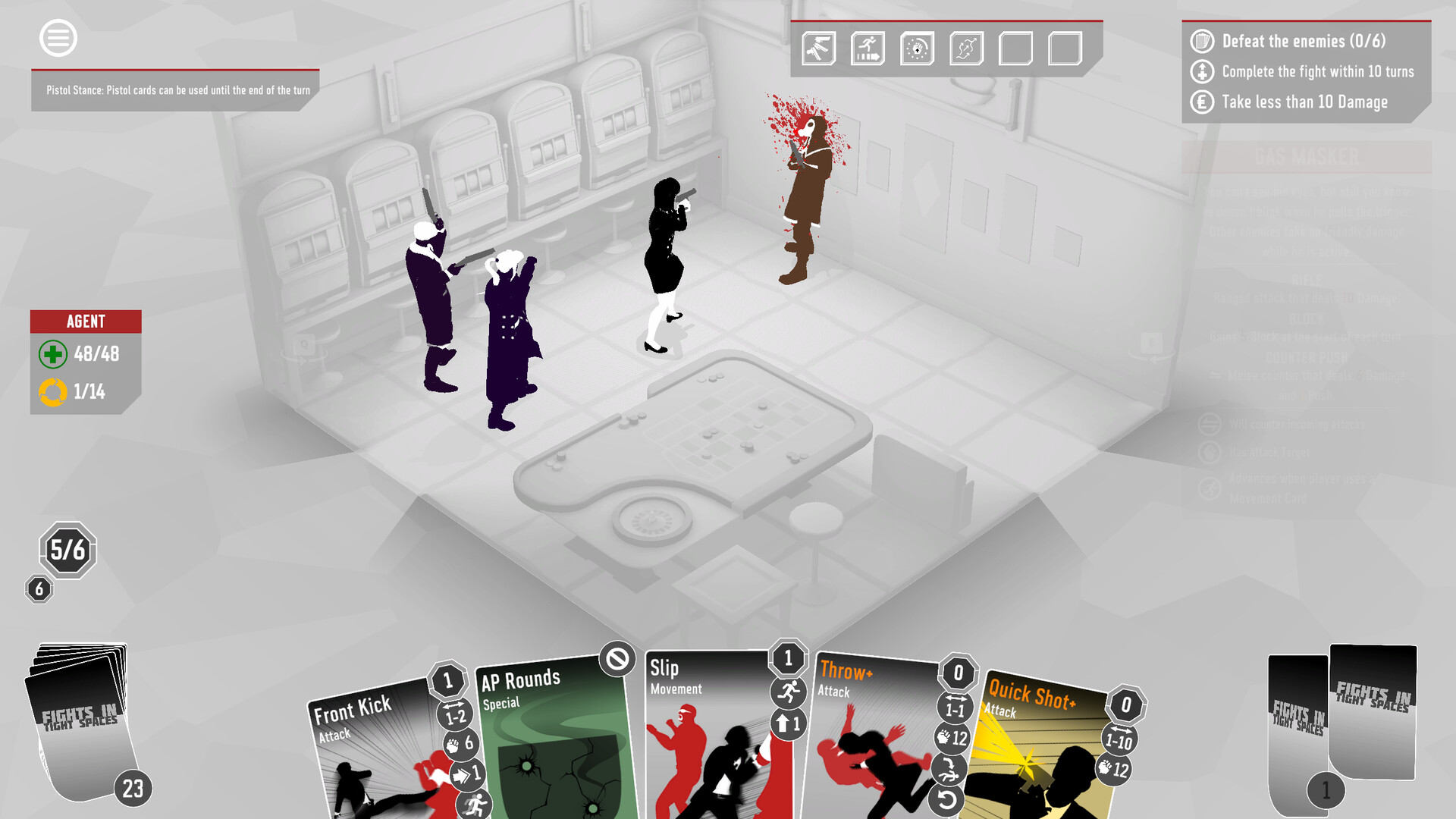Select the pistol stance combo slot icon
Image resolution: width=1456 pixels, height=819 pixels.
pyautogui.click(x=819, y=47)
